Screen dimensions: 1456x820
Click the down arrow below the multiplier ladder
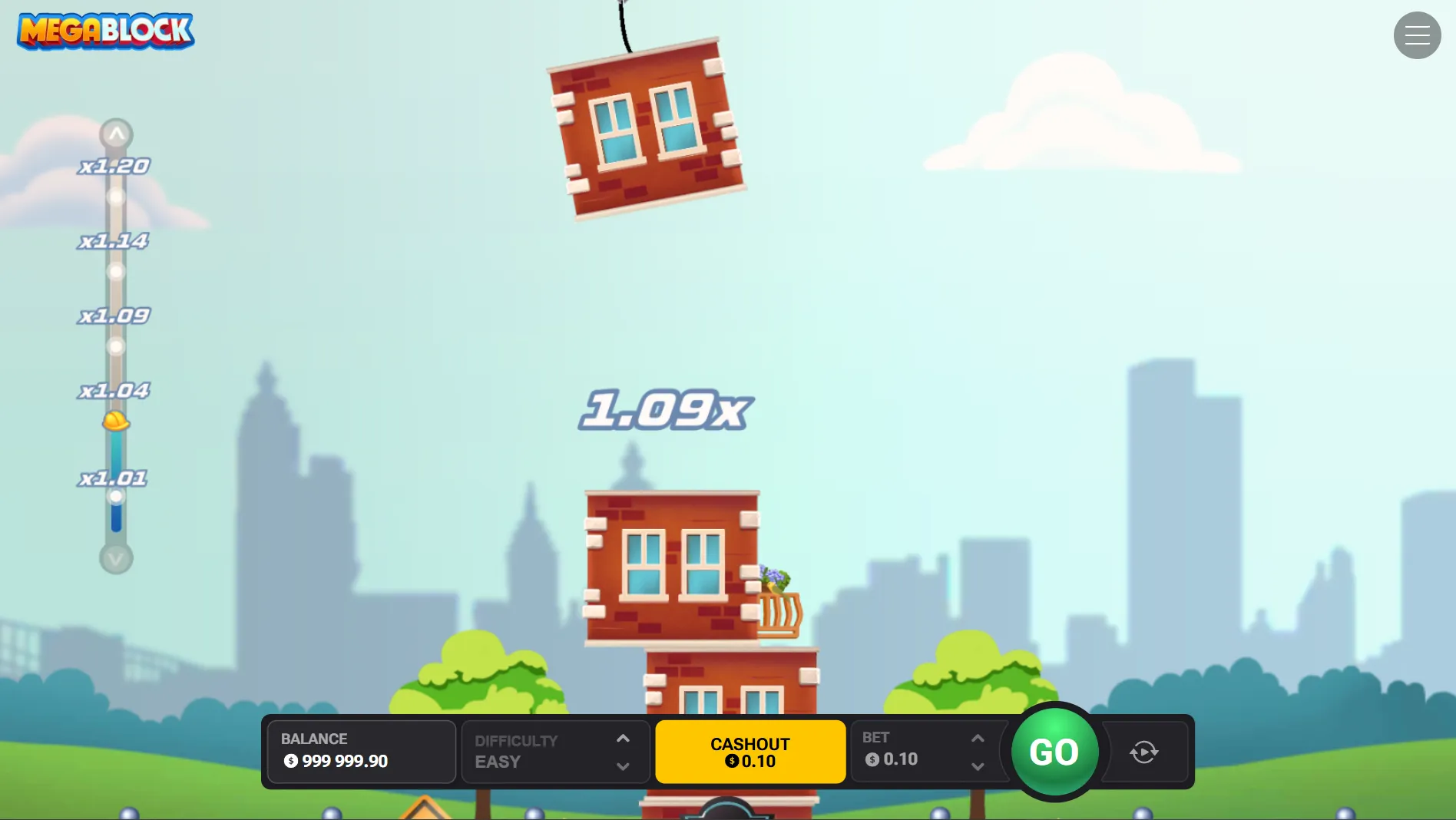[116, 560]
